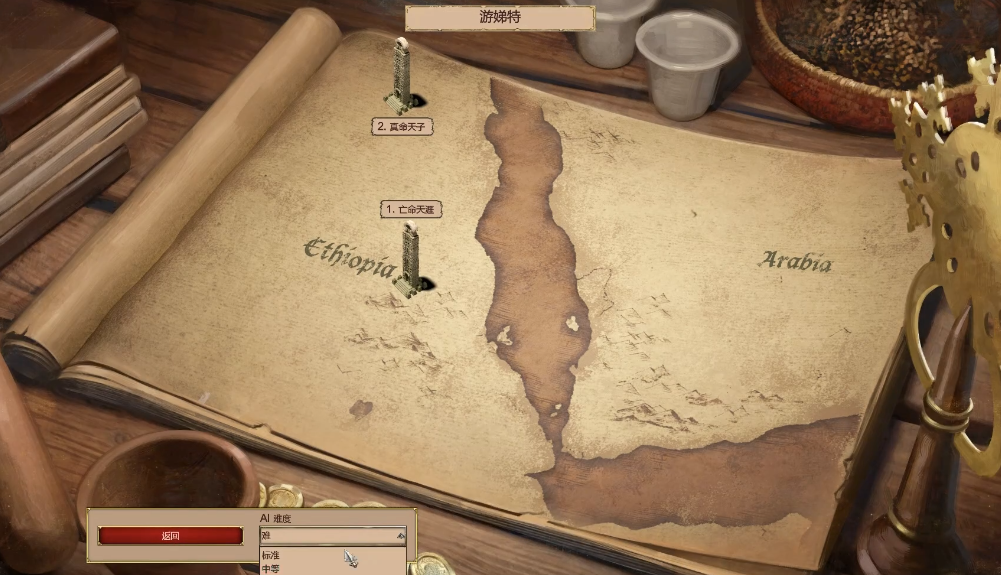Image resolution: width=1001 pixels, height=575 pixels.
Task: Open the AI 难度 difficulty dropdown
Action: click(x=333, y=535)
